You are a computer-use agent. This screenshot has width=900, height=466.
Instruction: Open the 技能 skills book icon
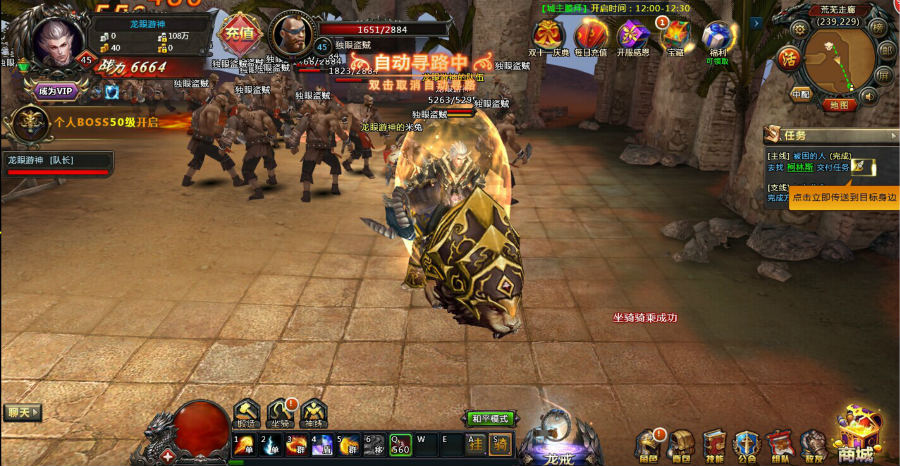click(x=714, y=442)
